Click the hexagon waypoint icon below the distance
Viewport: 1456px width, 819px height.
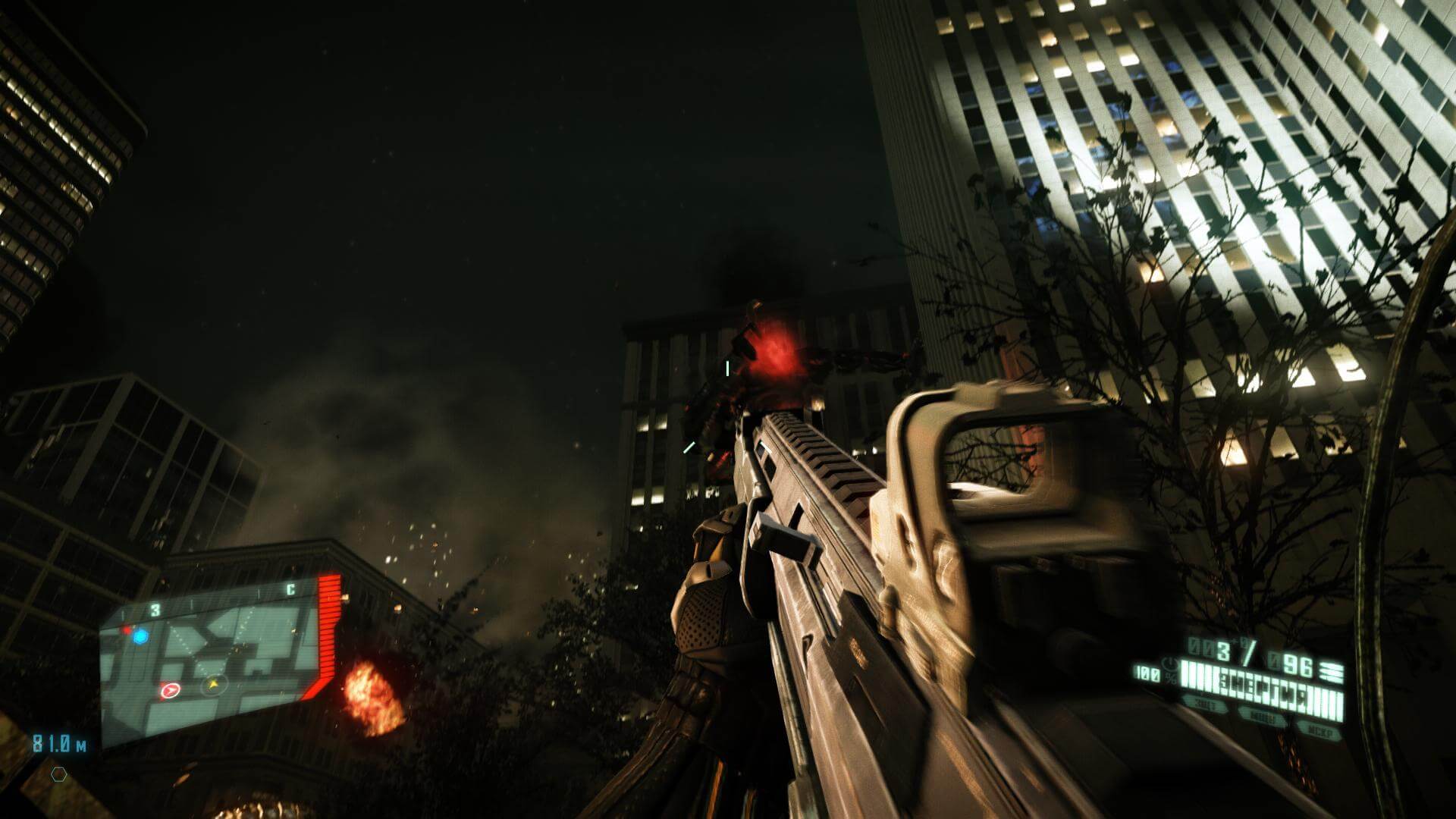coord(58,775)
